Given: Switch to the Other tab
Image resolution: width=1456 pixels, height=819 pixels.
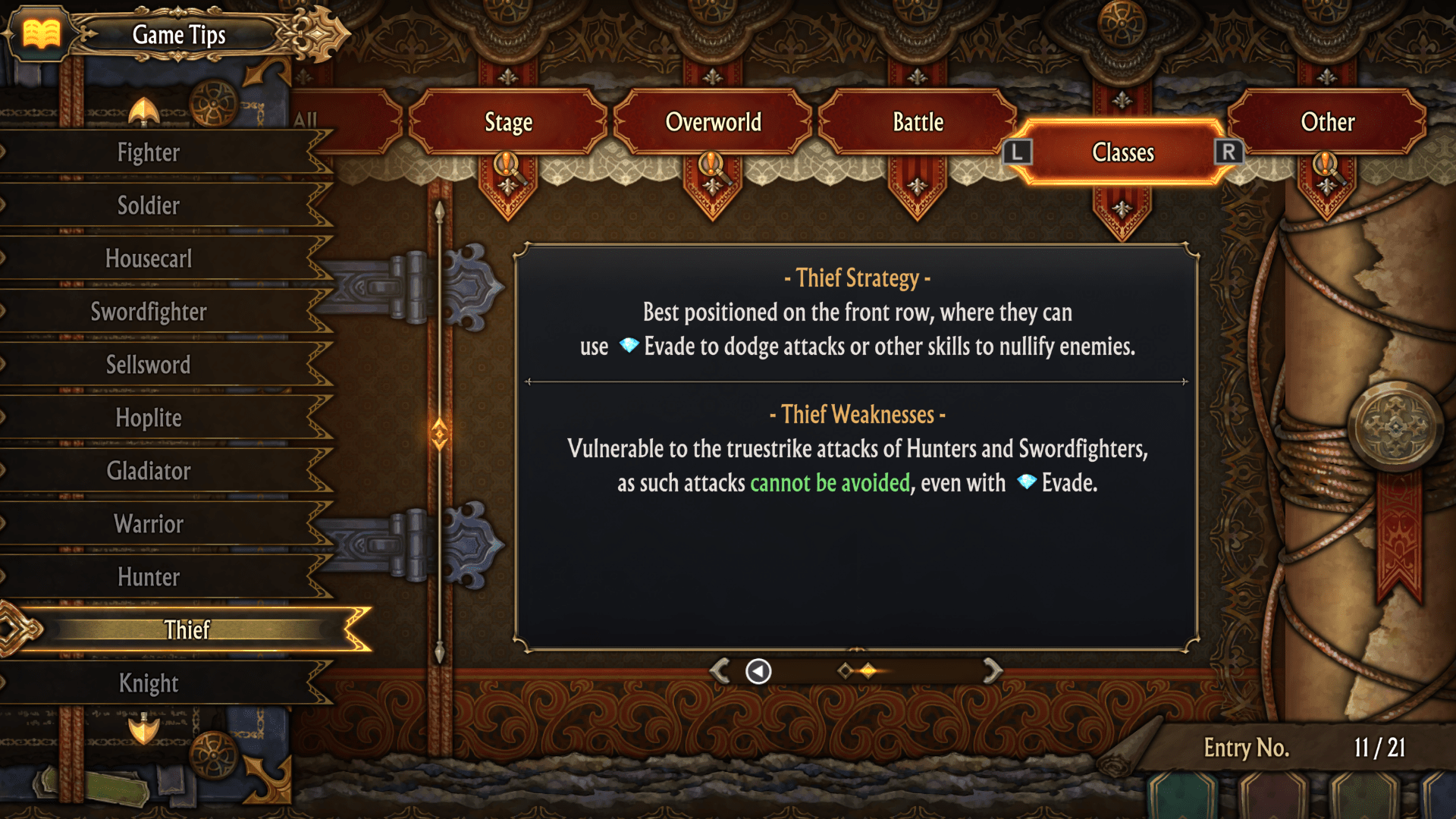Looking at the screenshot, I should 1327,122.
